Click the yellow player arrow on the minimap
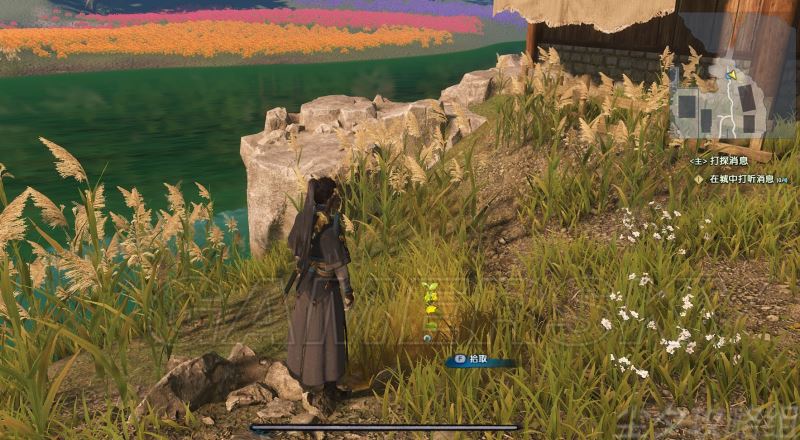This screenshot has width=800, height=440. click(x=732, y=75)
